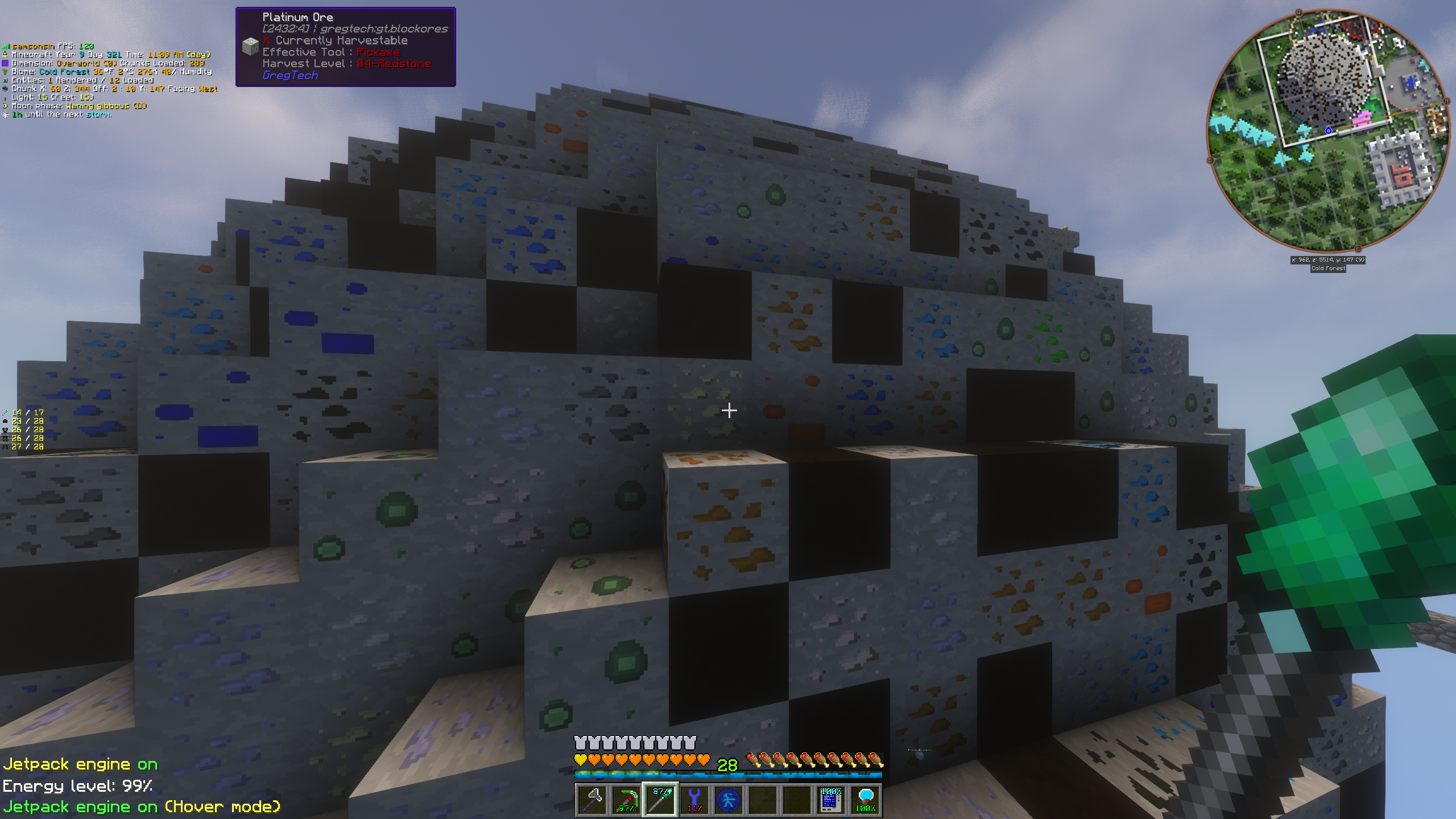Viewport: 1456px width, 819px height.
Task: Click the circular minimap
Action: tap(1329, 131)
